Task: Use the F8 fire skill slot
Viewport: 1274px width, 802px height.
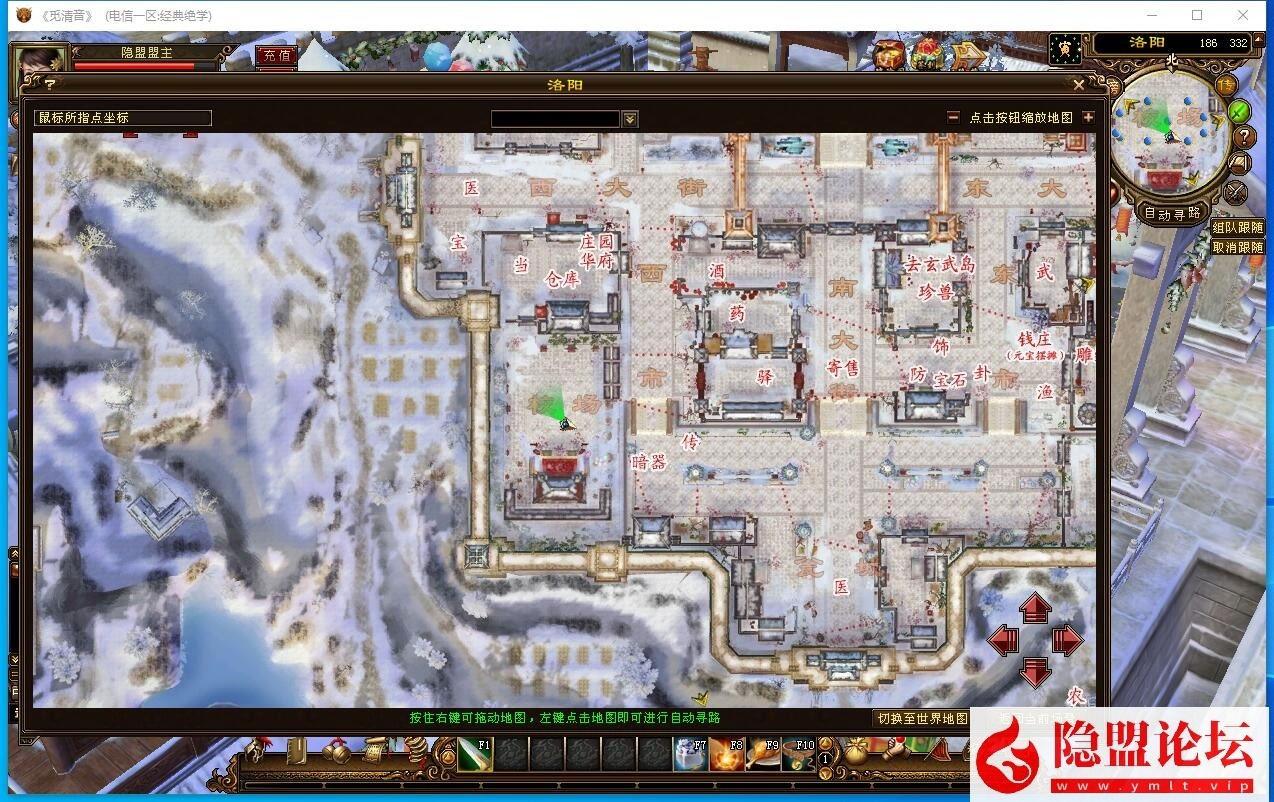Action: pos(727,755)
